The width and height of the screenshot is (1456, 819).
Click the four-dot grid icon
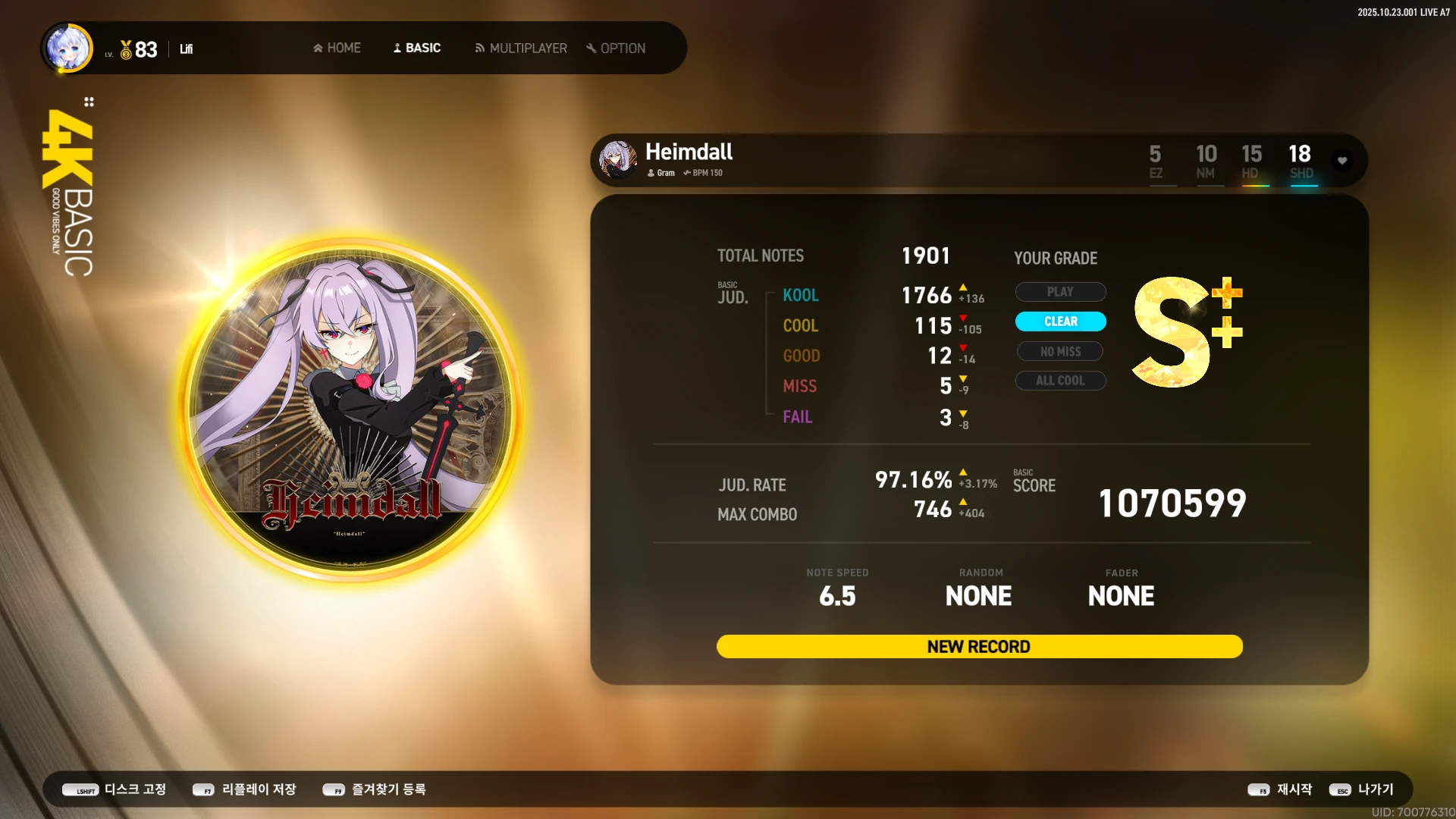pyautogui.click(x=89, y=102)
